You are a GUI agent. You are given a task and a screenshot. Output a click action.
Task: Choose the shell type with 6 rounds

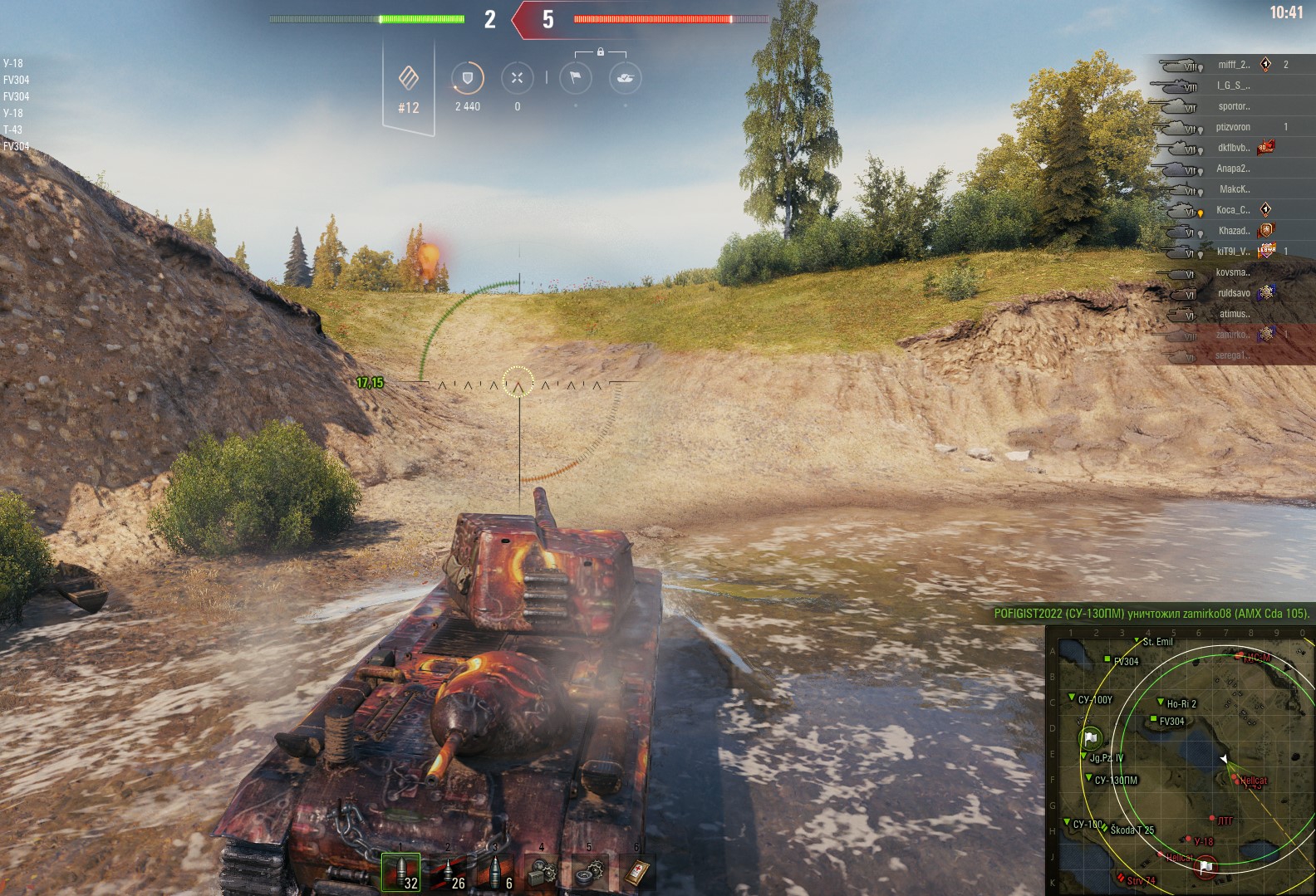pyautogui.click(x=495, y=872)
